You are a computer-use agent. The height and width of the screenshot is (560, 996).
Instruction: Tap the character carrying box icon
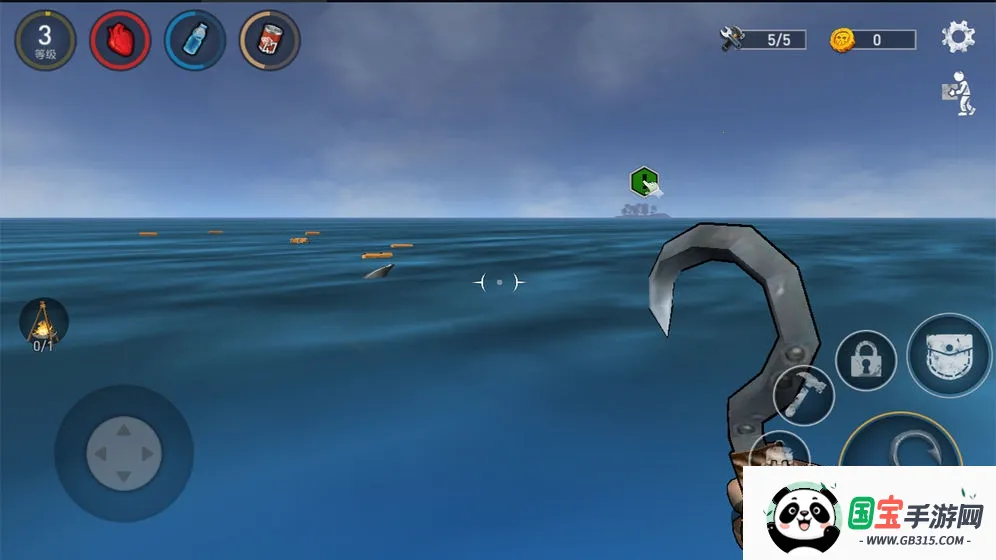[958, 93]
